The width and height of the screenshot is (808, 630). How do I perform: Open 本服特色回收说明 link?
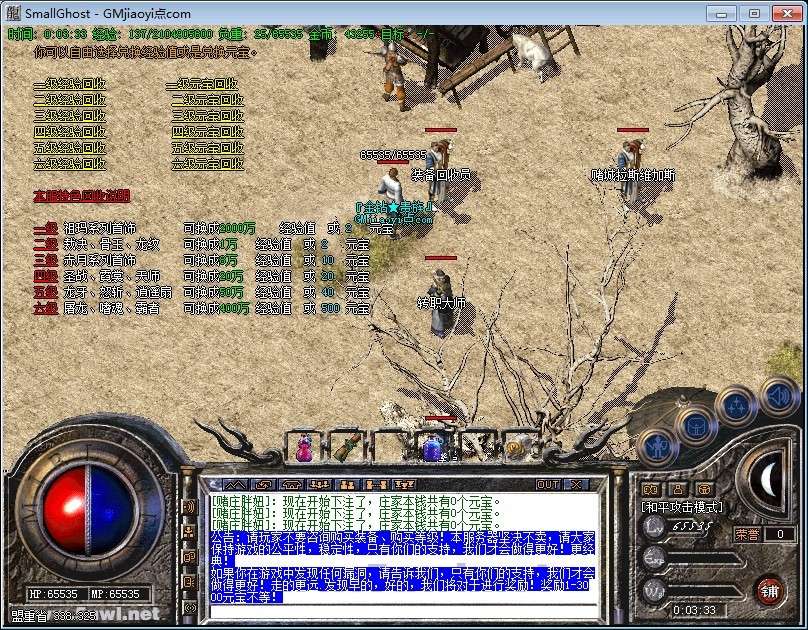click(81, 196)
